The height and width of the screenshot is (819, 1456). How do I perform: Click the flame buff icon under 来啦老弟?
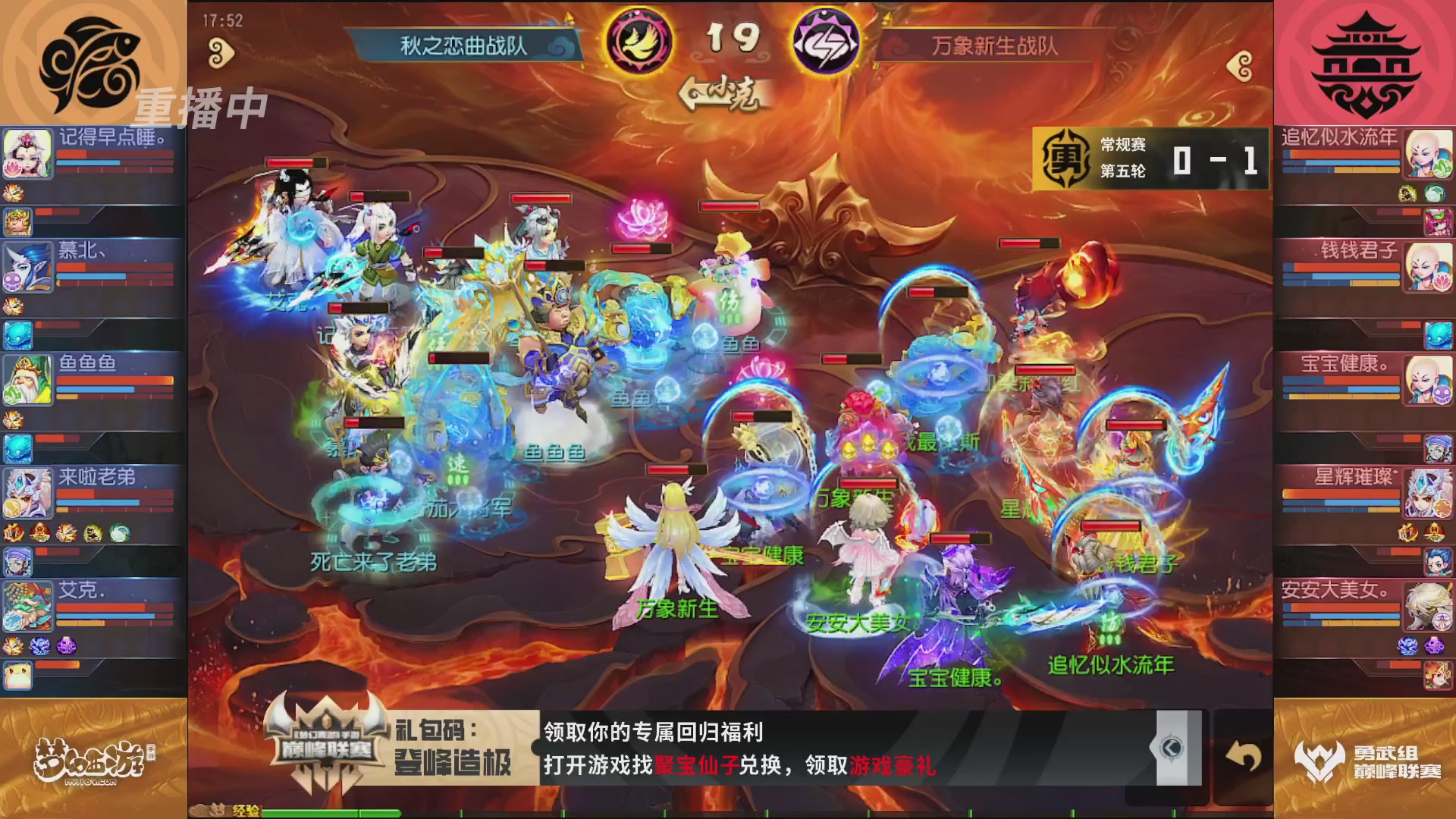tap(14, 533)
